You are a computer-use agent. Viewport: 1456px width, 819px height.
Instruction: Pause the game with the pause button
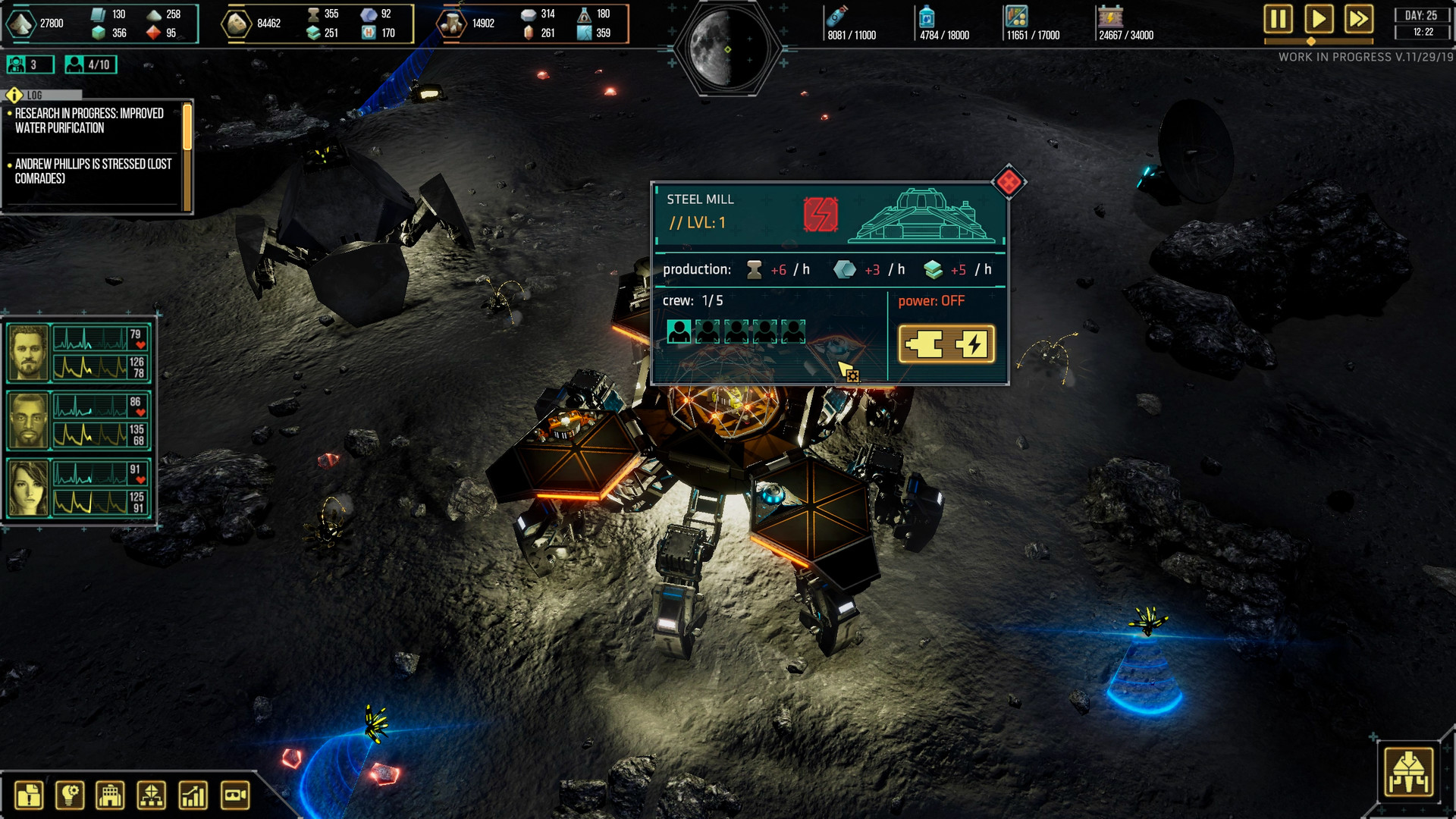coord(1279,20)
